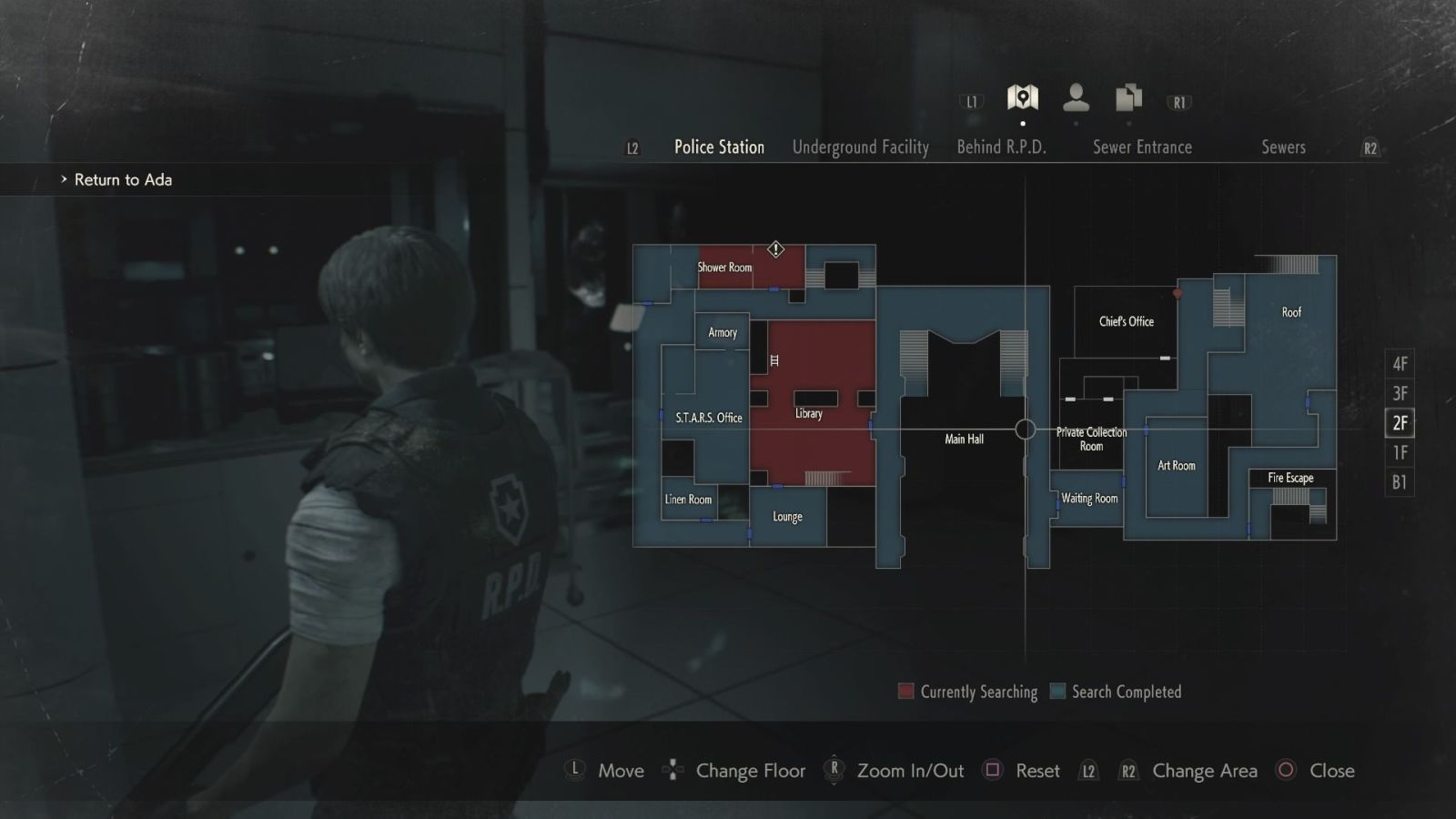Click the exclamation marker above Shower Room

coord(775,248)
